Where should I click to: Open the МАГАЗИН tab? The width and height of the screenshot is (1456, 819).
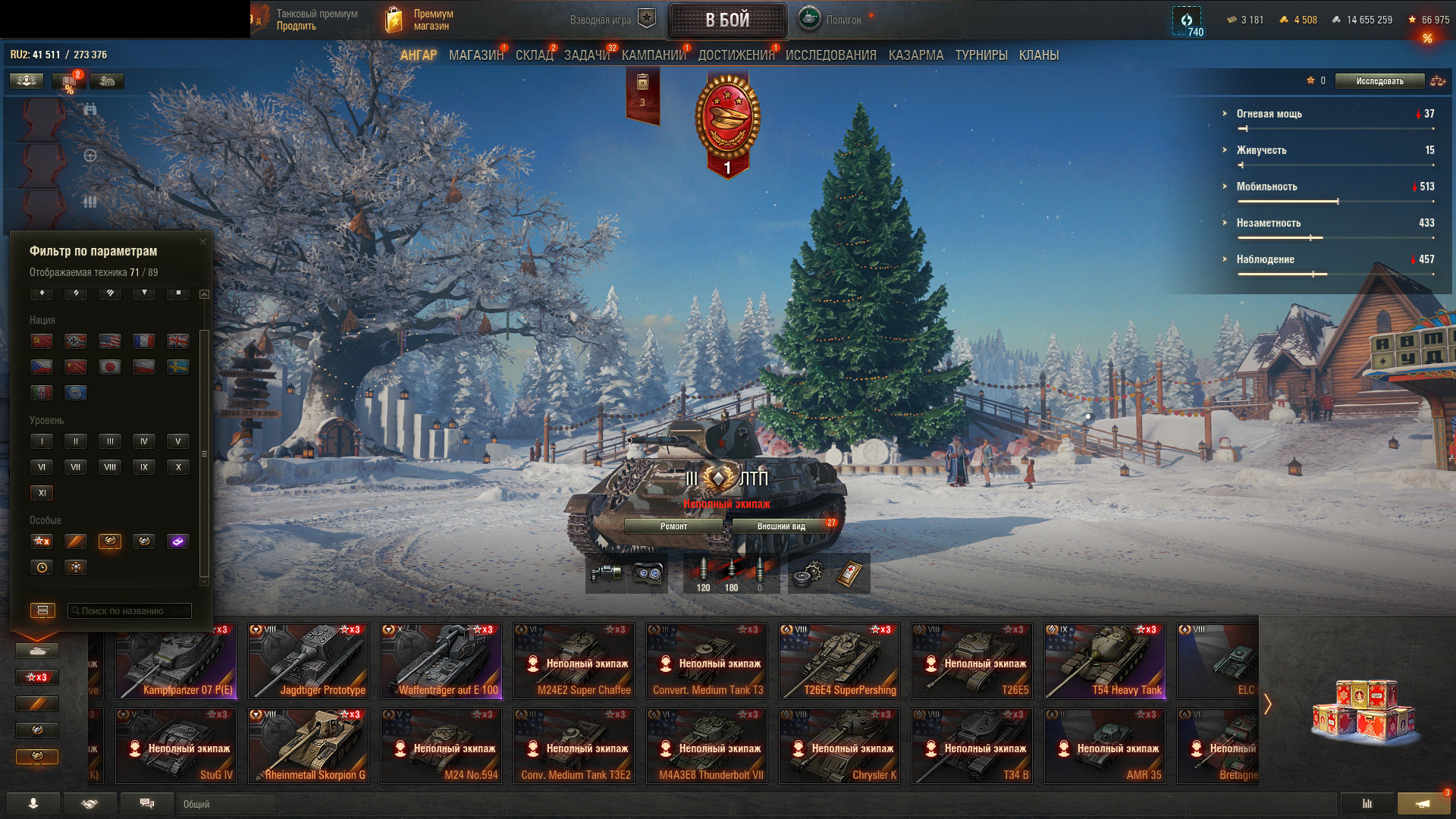(475, 55)
